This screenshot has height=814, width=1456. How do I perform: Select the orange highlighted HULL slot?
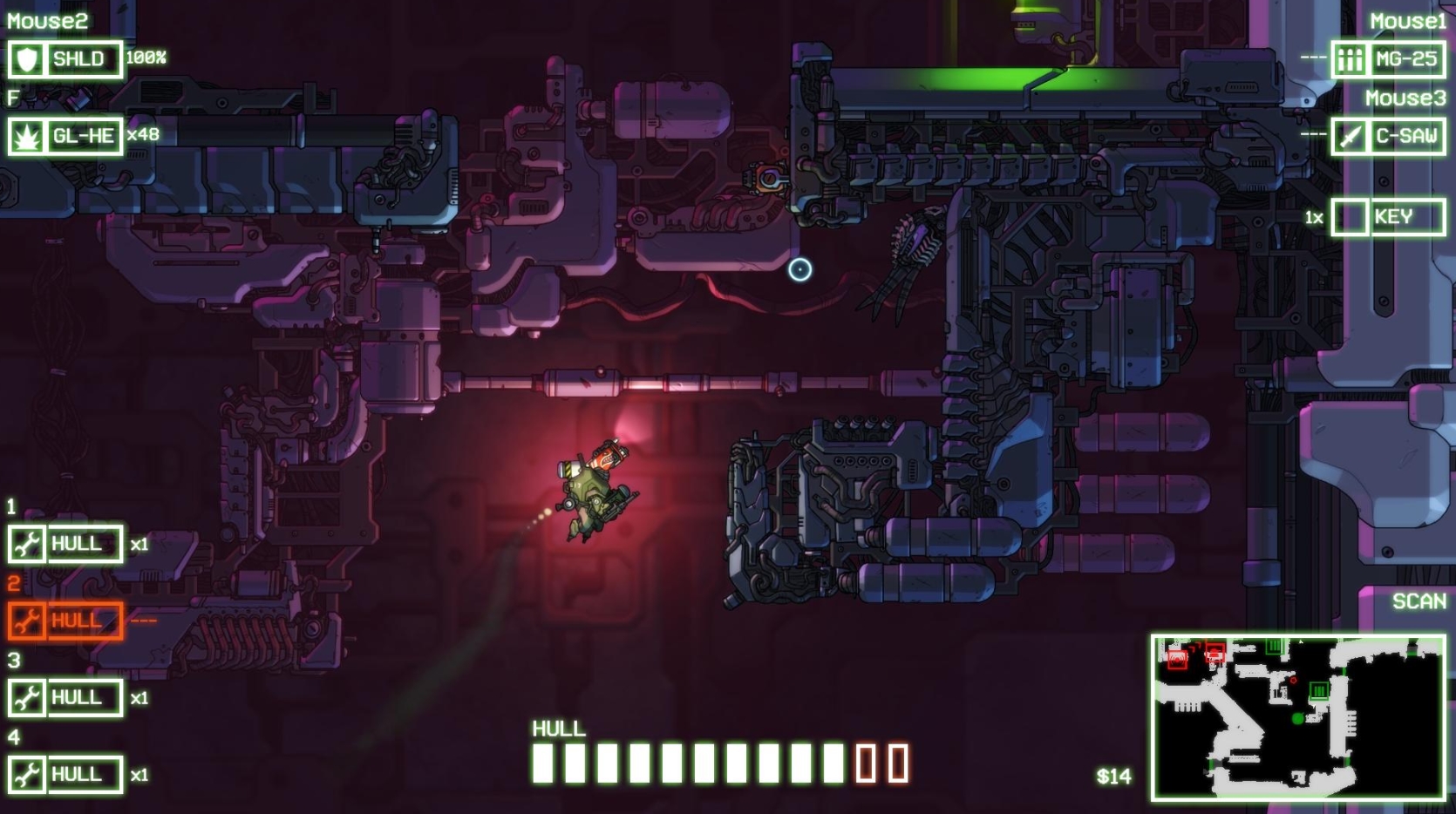click(x=65, y=621)
